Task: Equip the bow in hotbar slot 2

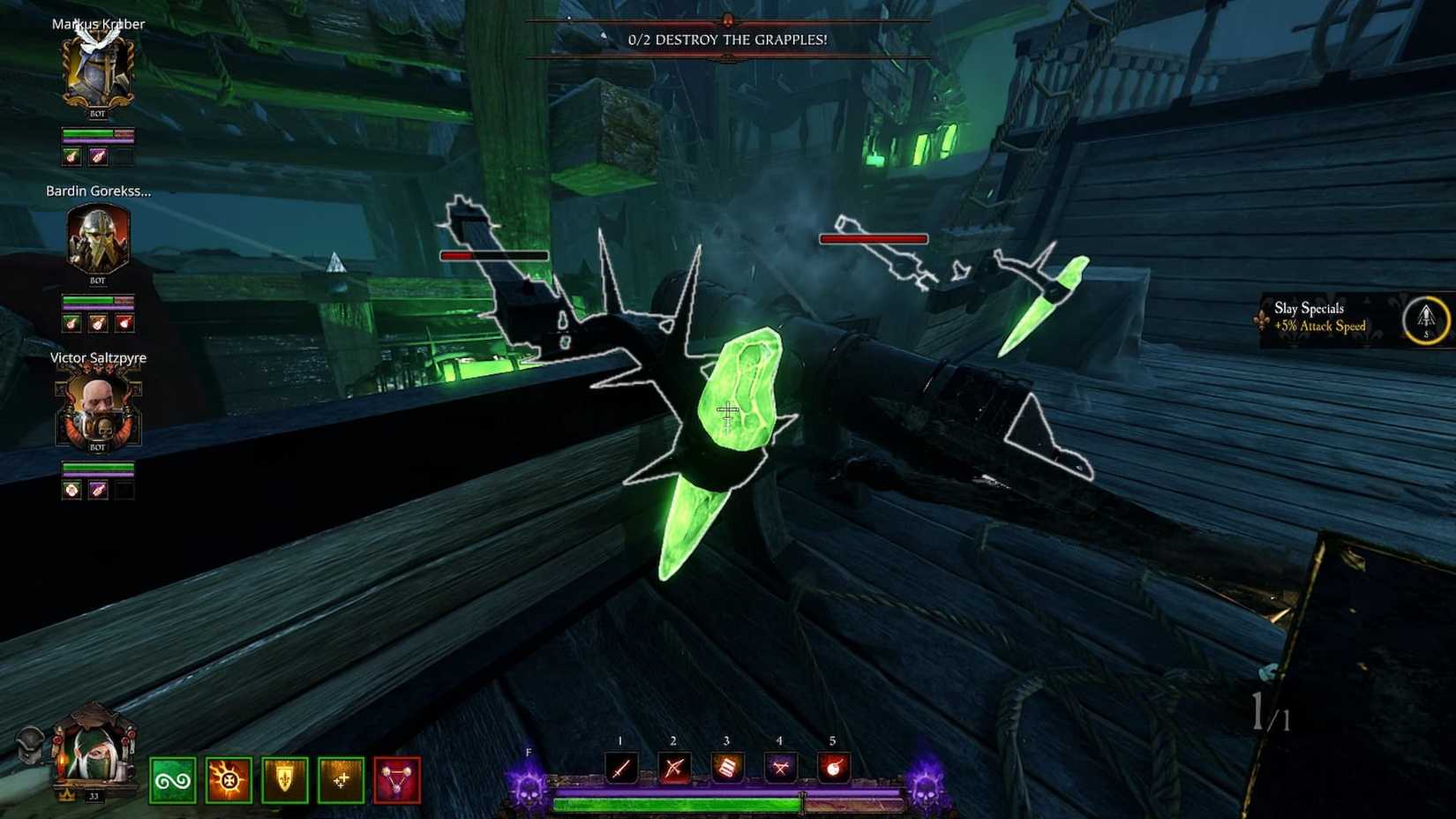Action: coord(672,766)
